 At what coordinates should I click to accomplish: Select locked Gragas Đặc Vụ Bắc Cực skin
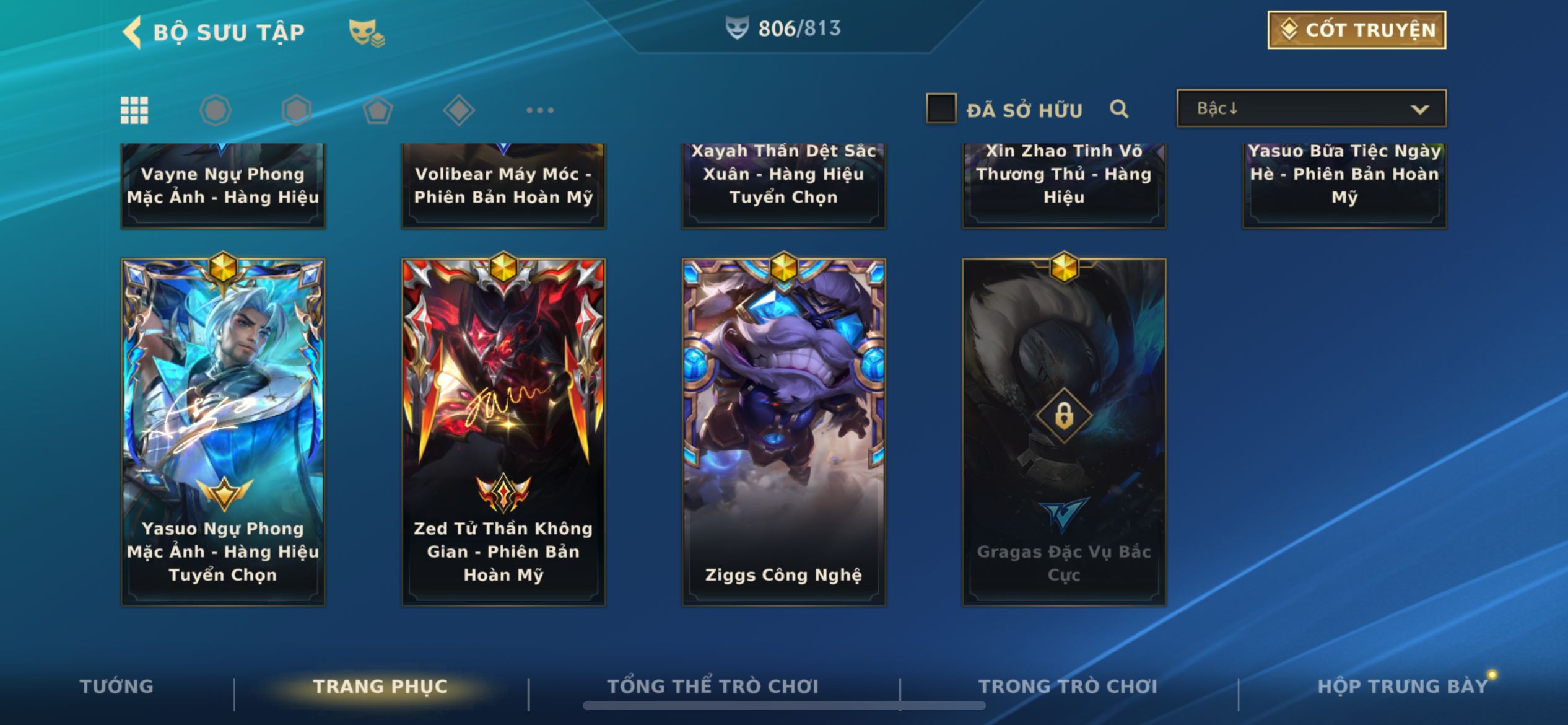(x=1064, y=431)
